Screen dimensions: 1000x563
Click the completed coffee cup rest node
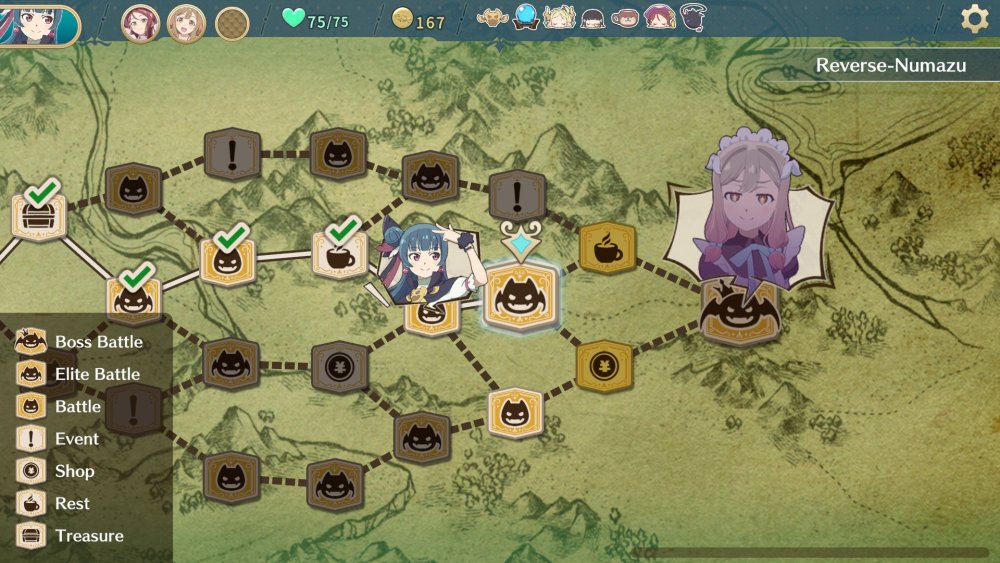[341, 254]
